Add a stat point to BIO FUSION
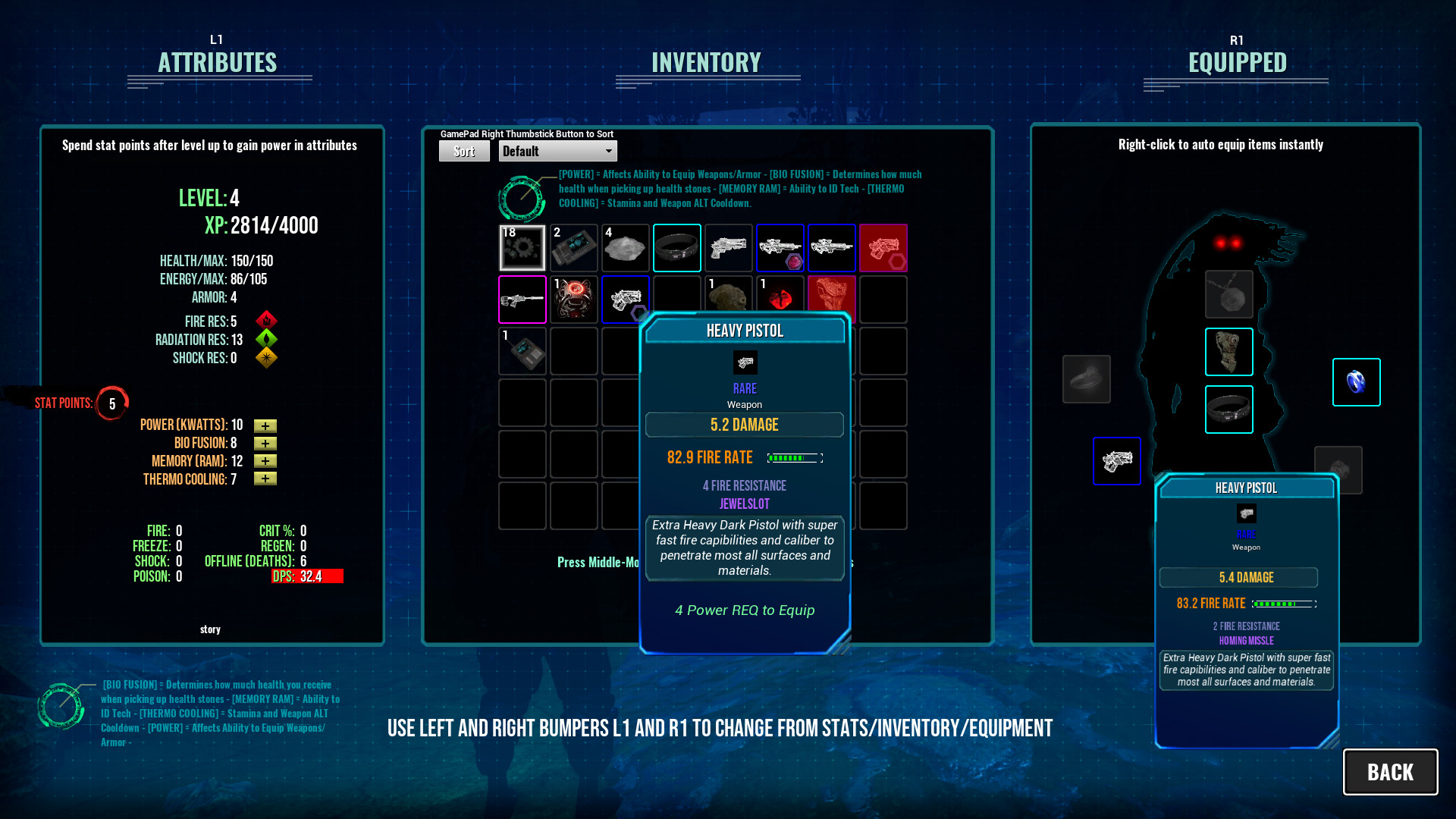Image resolution: width=1456 pixels, height=819 pixels. pyautogui.click(x=265, y=443)
